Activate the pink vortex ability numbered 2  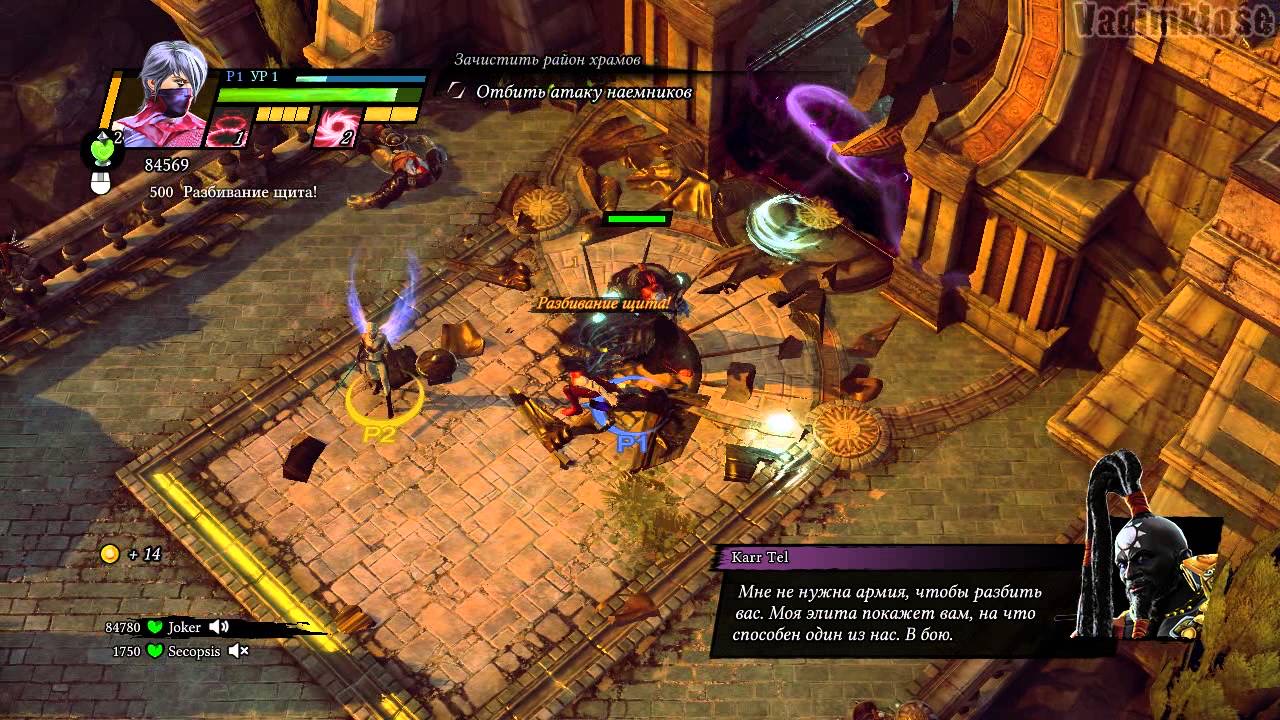coord(336,130)
